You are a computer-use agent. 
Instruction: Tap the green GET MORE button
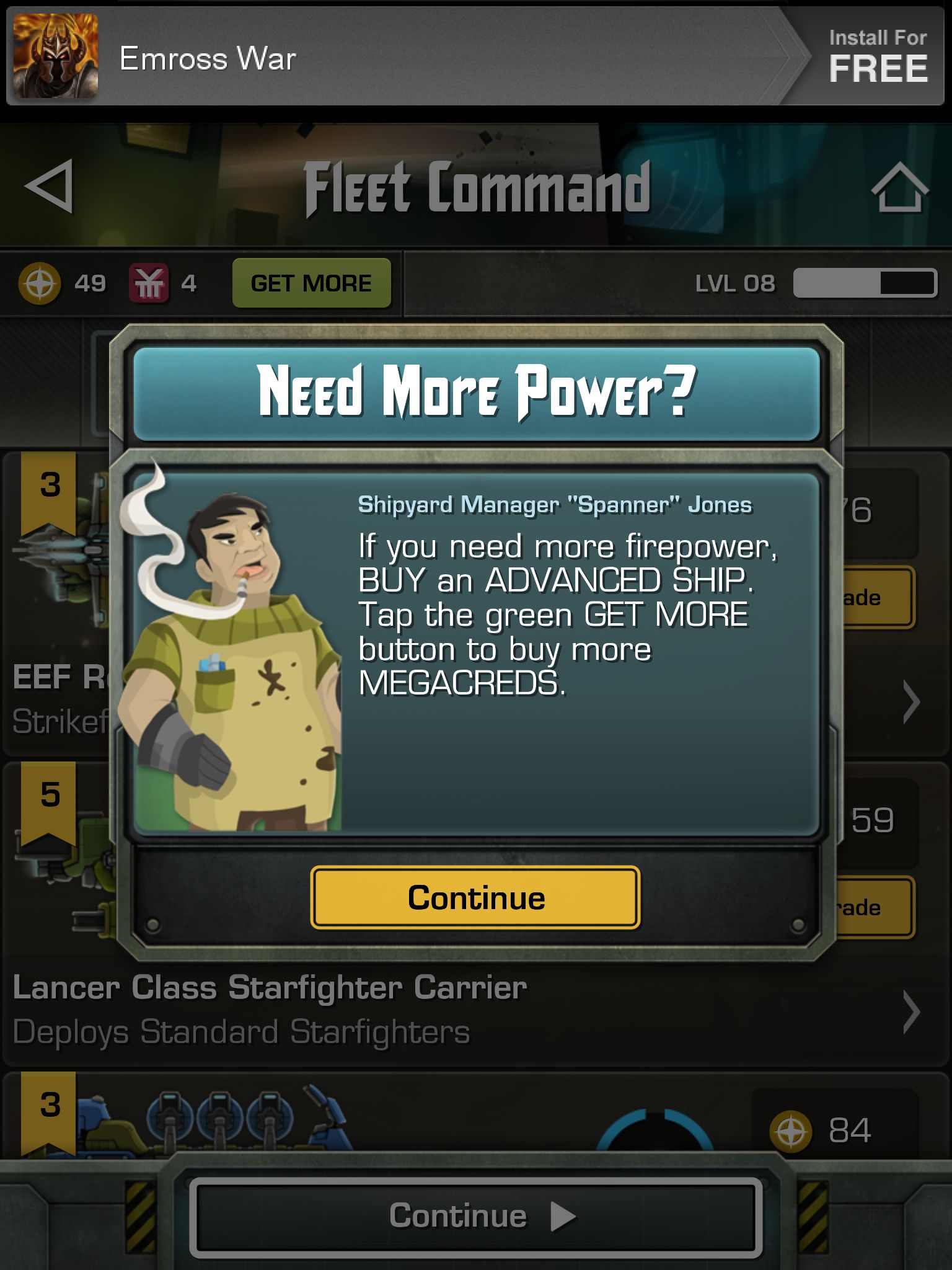311,283
